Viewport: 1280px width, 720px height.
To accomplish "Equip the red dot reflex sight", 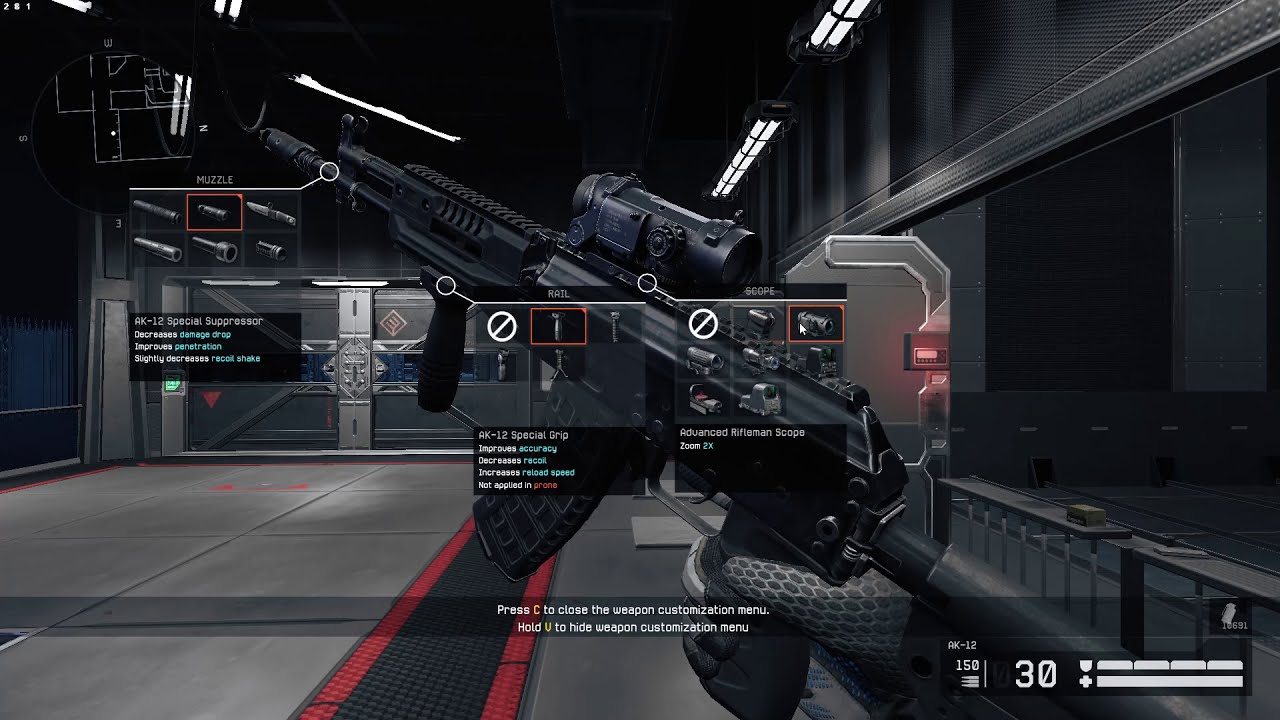I will (704, 400).
